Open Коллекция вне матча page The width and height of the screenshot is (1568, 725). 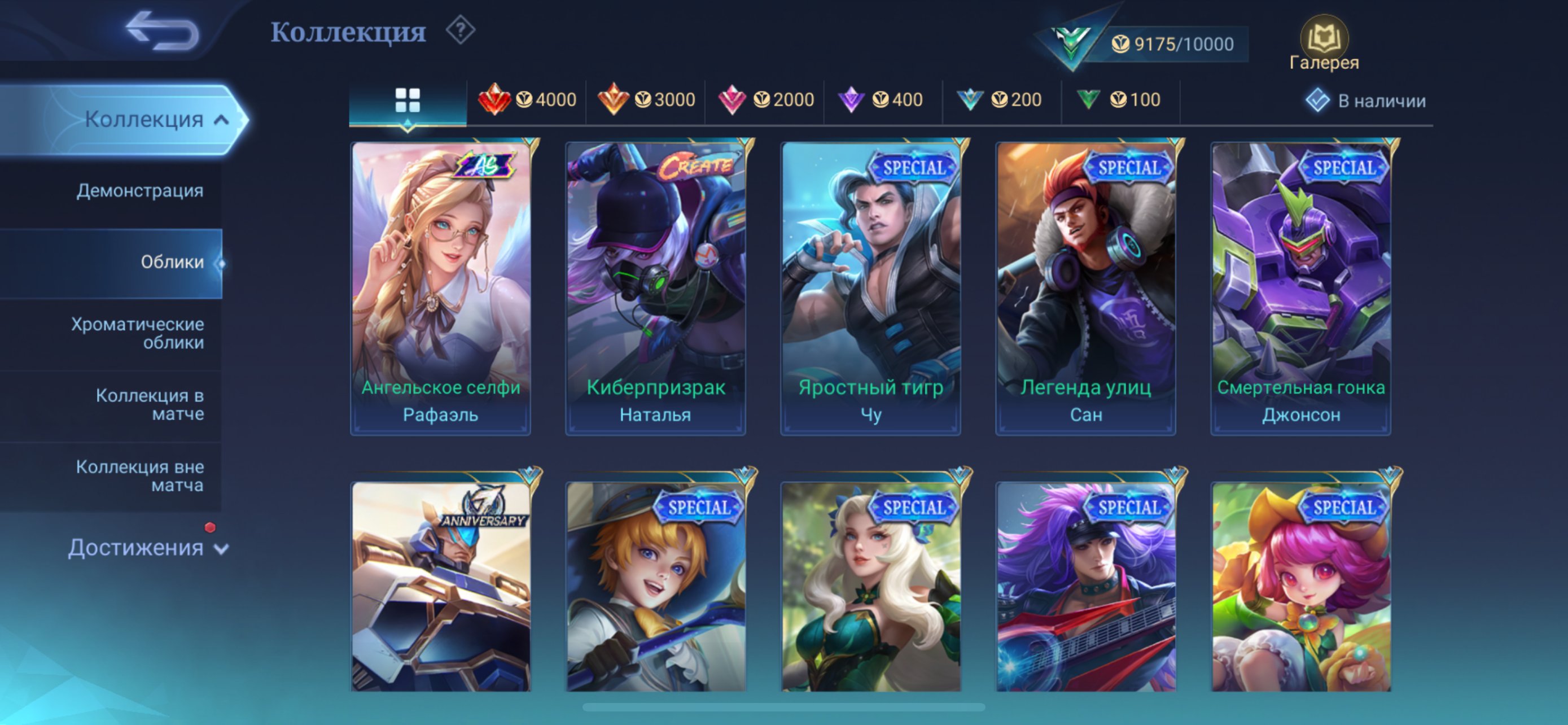coord(139,476)
